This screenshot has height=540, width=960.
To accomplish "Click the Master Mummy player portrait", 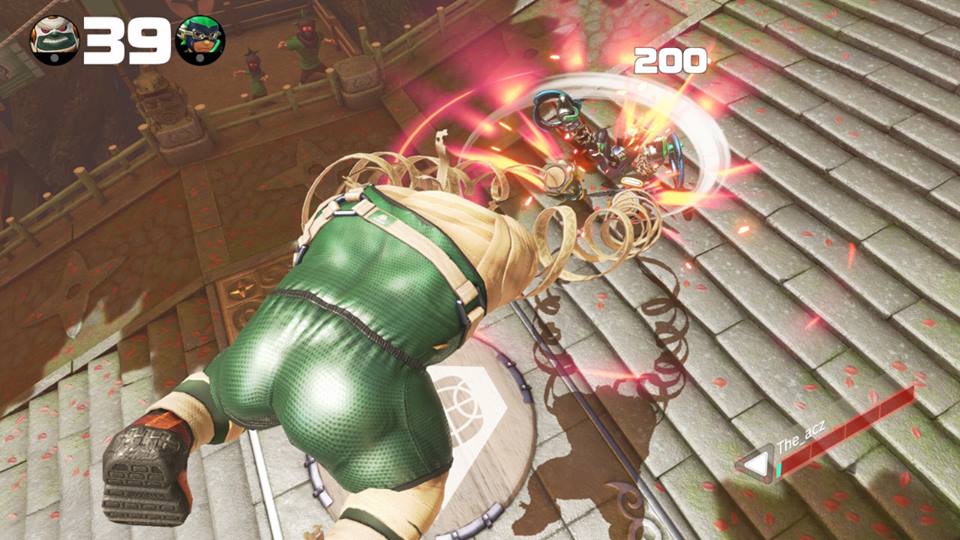I will coord(54,40).
